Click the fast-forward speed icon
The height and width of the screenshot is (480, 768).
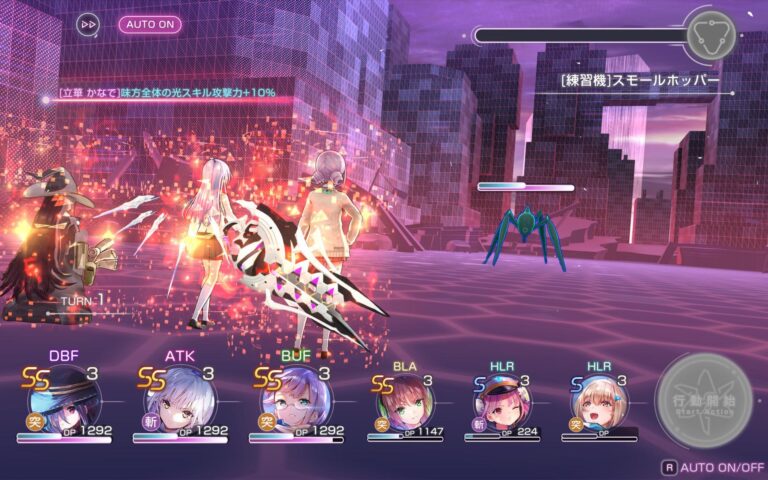point(88,24)
